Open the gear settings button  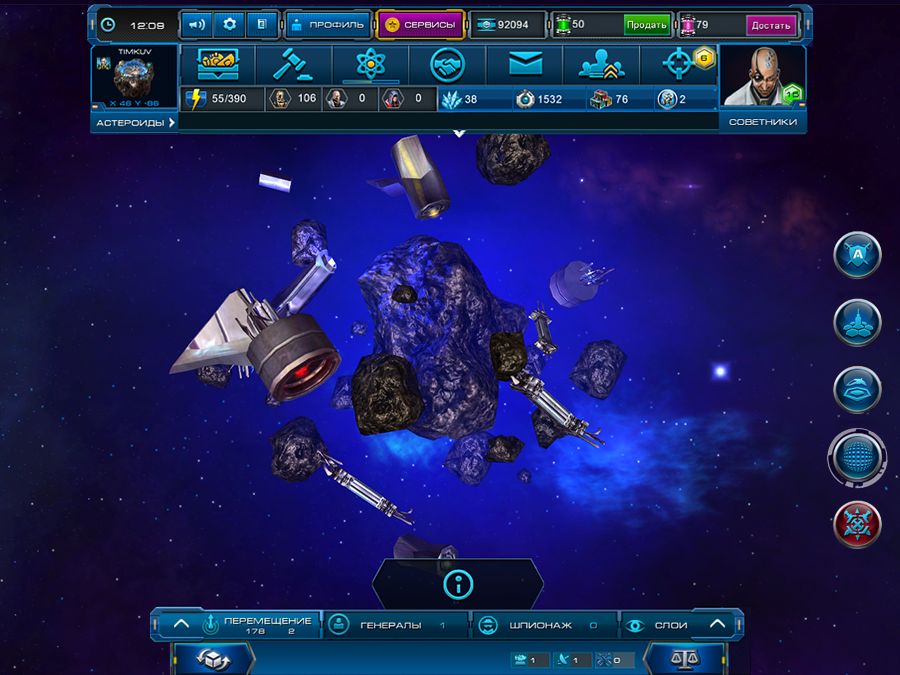(230, 24)
